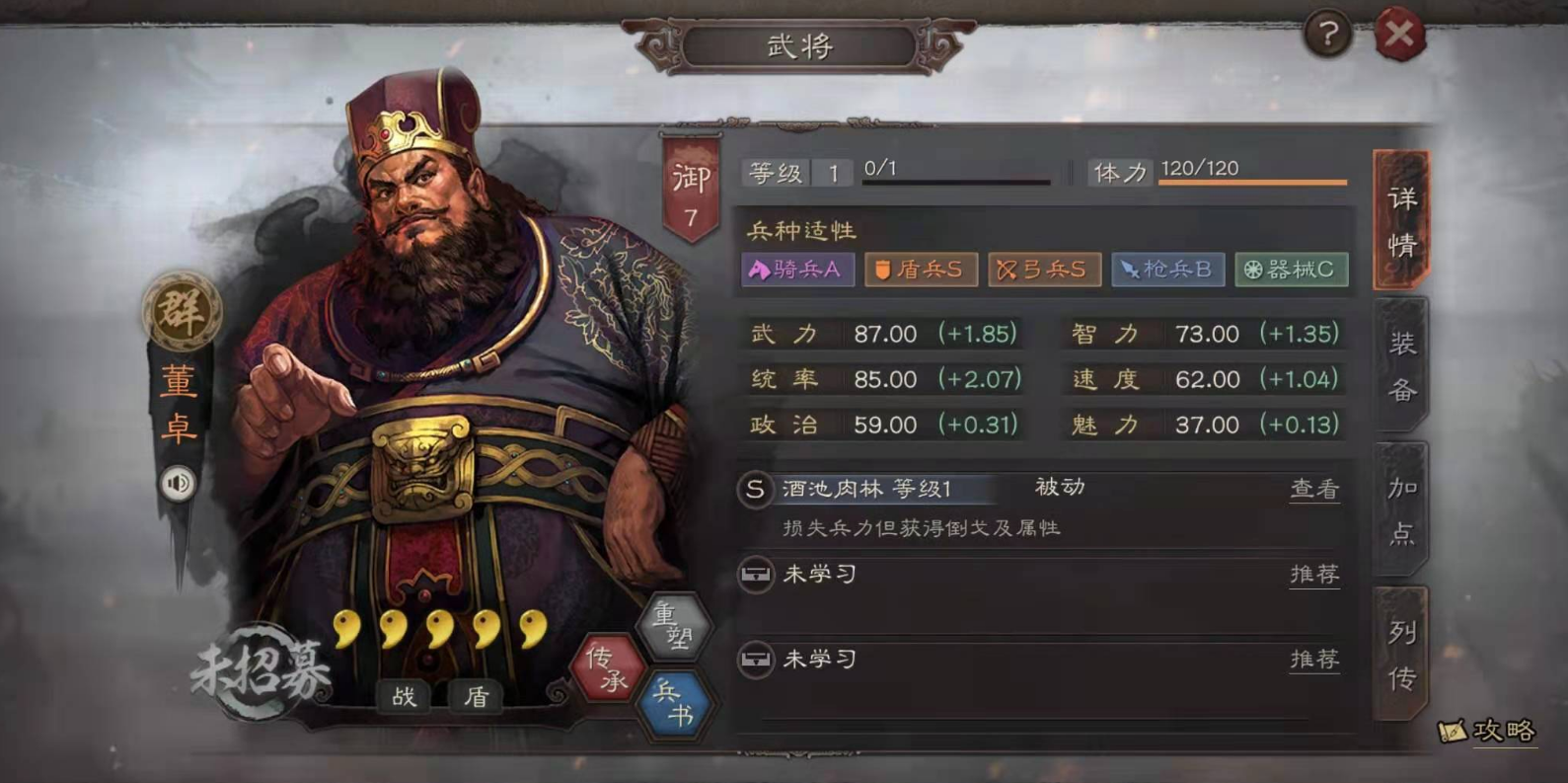Click 推荐 for the first unlearned skill slot
1568x783 pixels.
(x=1313, y=574)
